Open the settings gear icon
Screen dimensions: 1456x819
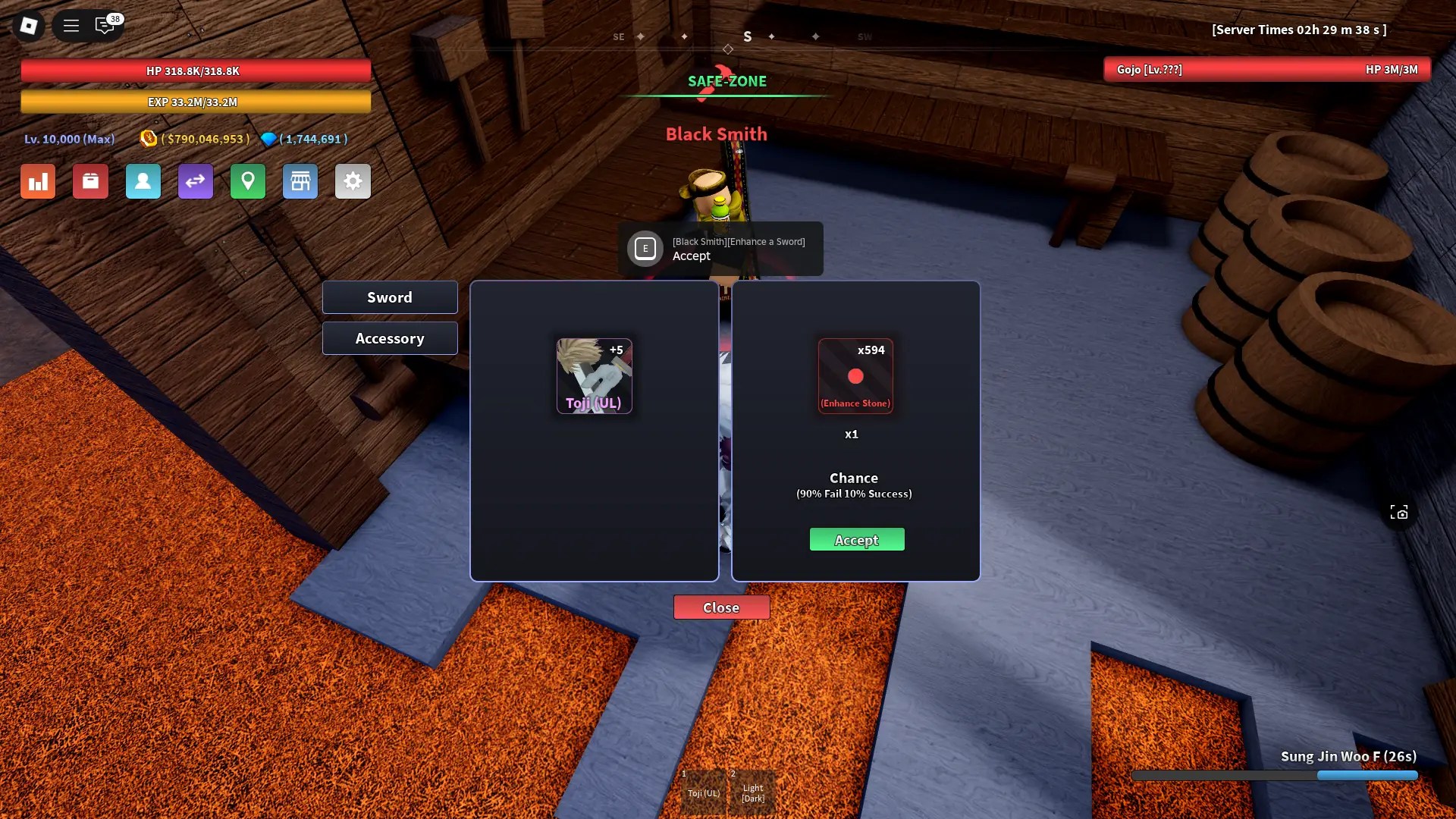pyautogui.click(x=353, y=181)
